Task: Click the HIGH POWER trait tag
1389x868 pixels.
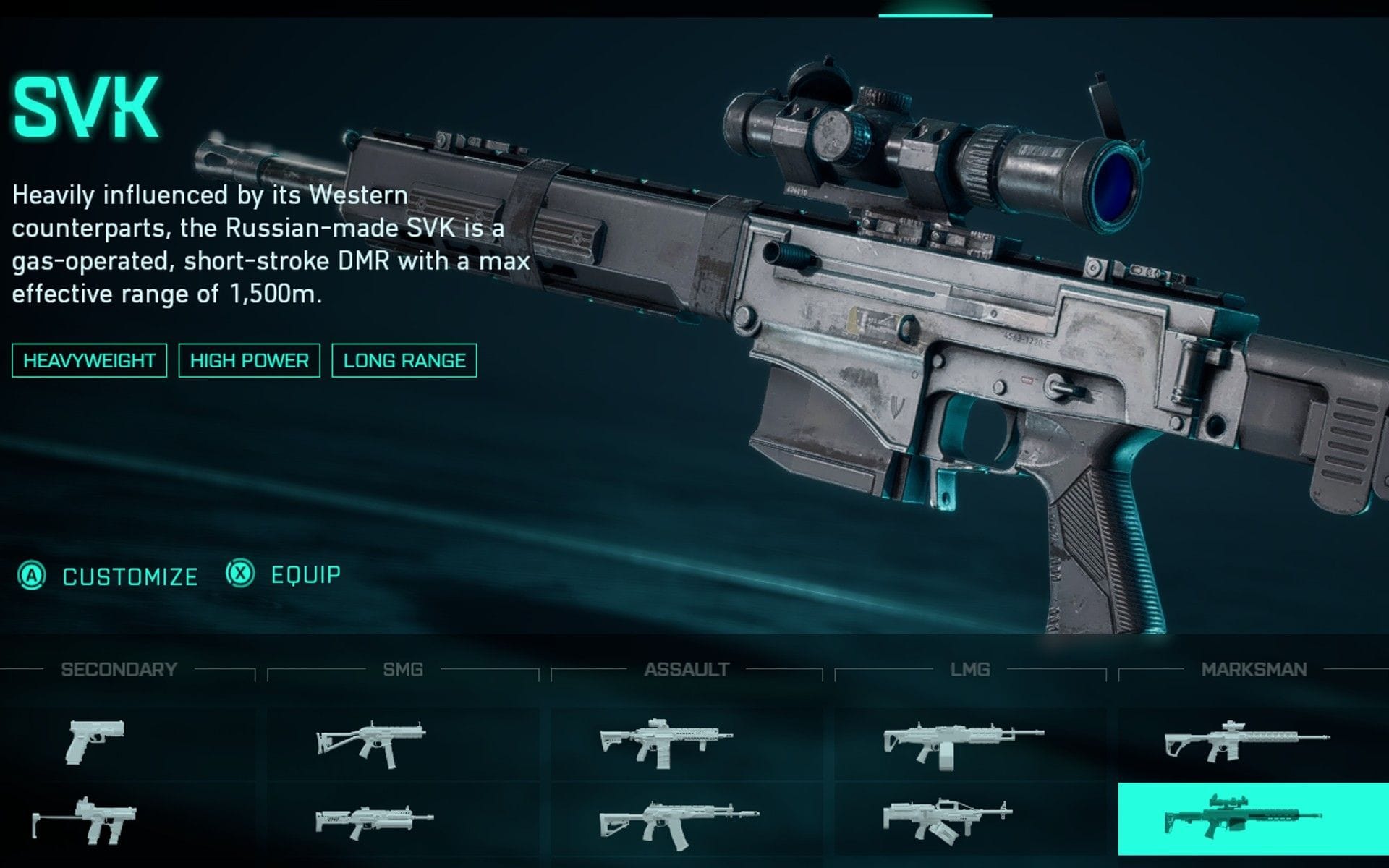Action: click(249, 359)
